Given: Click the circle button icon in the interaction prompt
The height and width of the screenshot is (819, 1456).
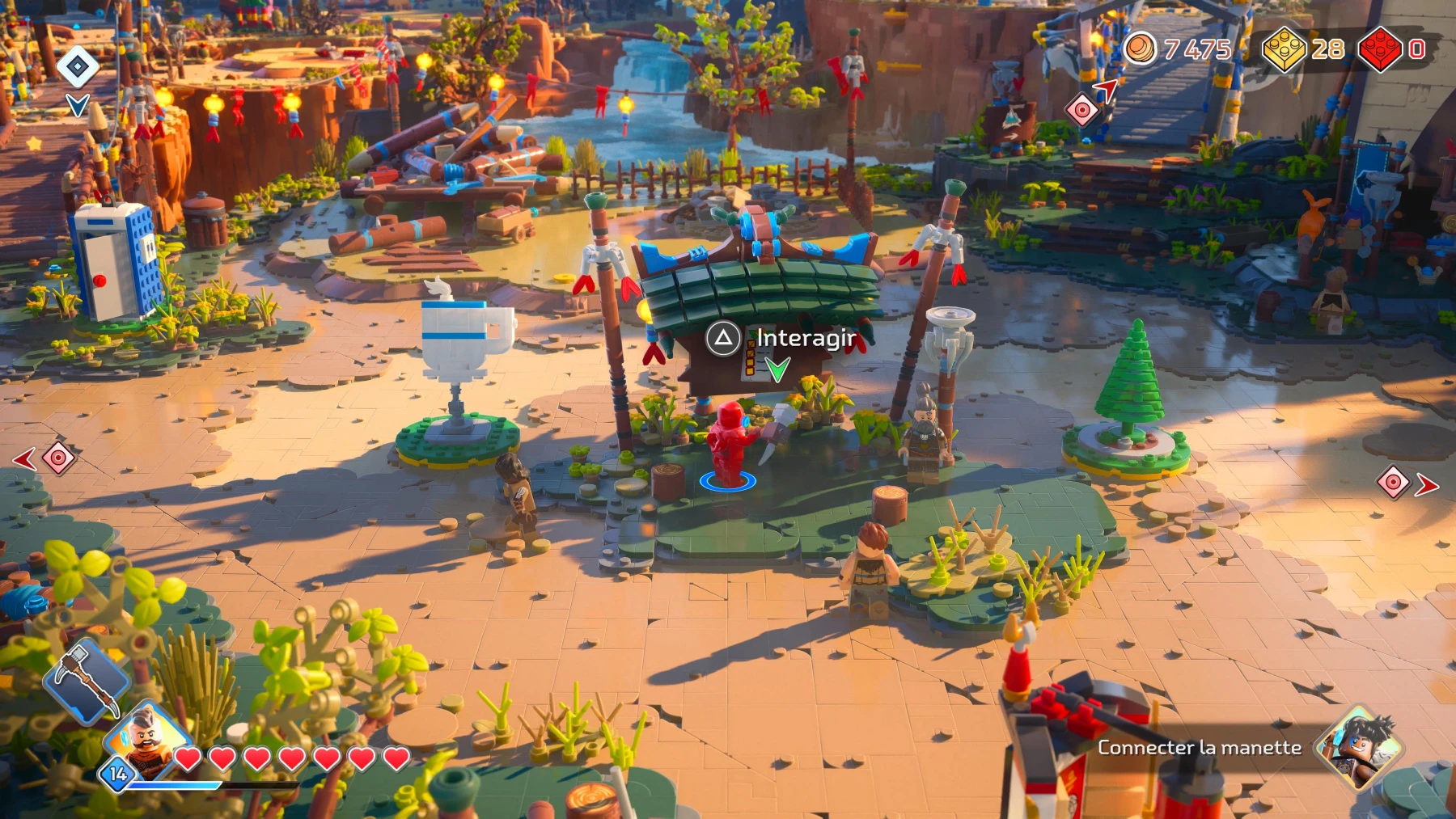Looking at the screenshot, I should (x=723, y=340).
